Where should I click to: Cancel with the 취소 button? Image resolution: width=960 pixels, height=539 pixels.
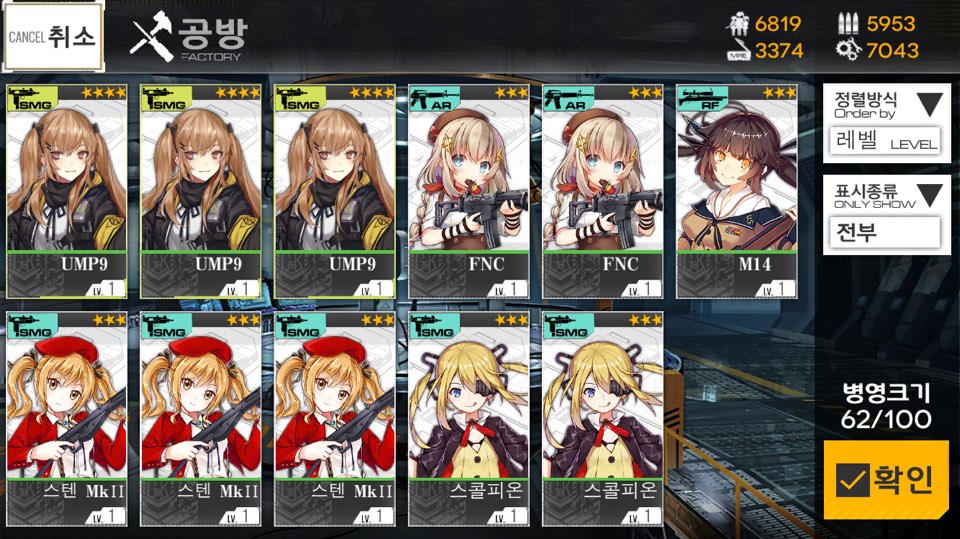(x=52, y=38)
